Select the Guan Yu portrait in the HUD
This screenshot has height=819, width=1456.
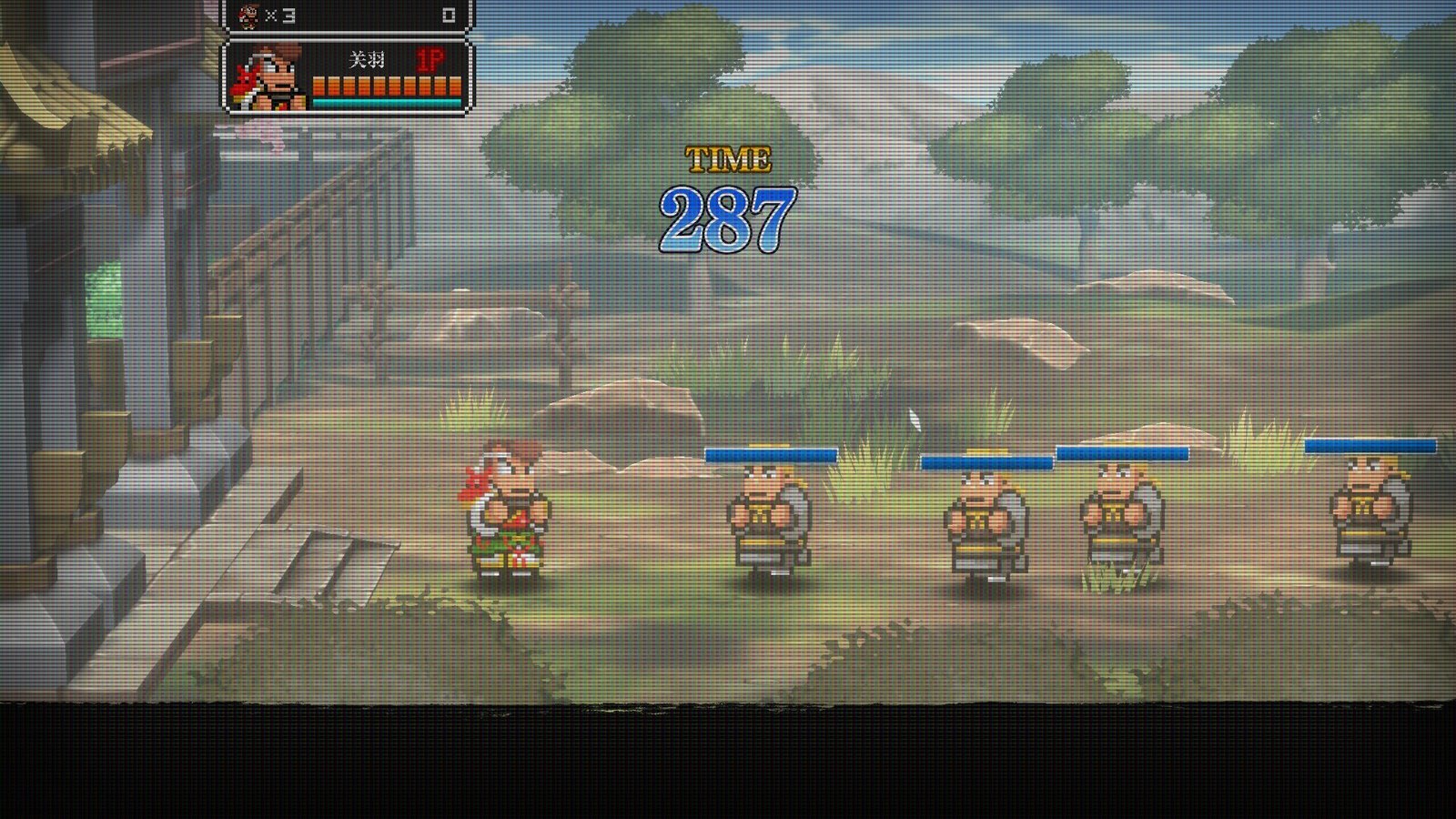pyautogui.click(x=268, y=80)
